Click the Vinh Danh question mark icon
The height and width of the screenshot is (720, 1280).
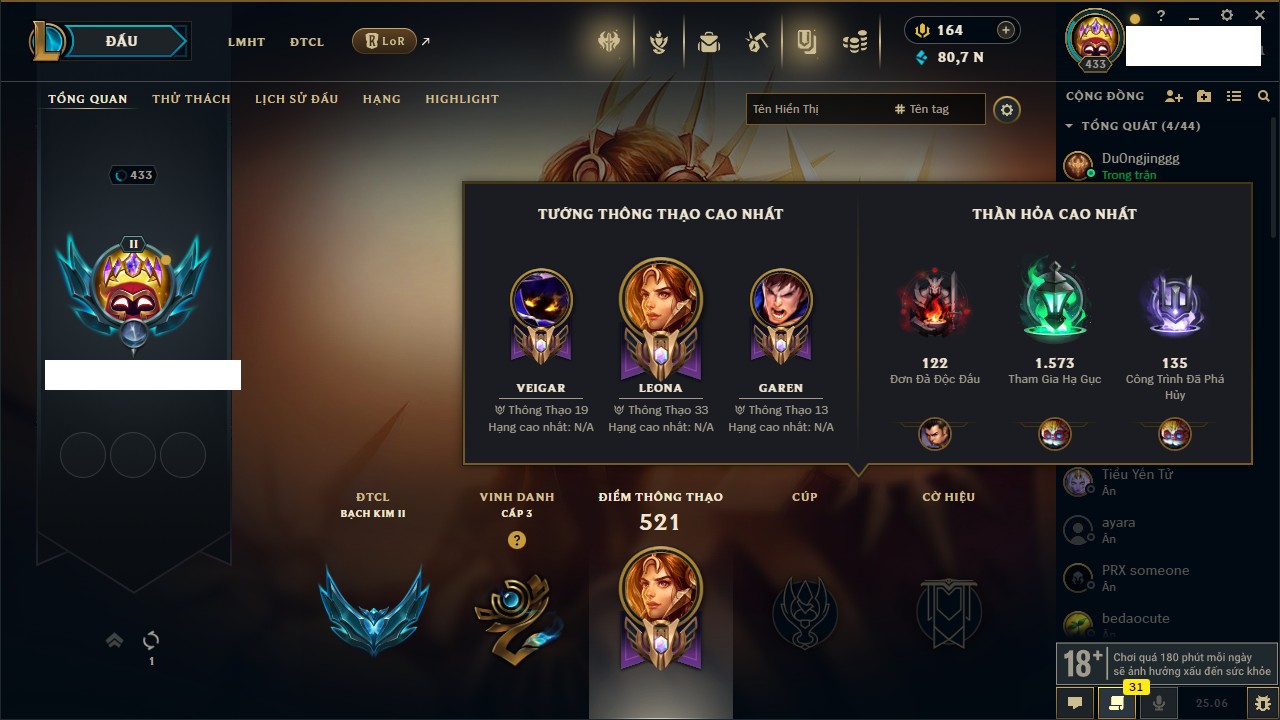pos(516,540)
